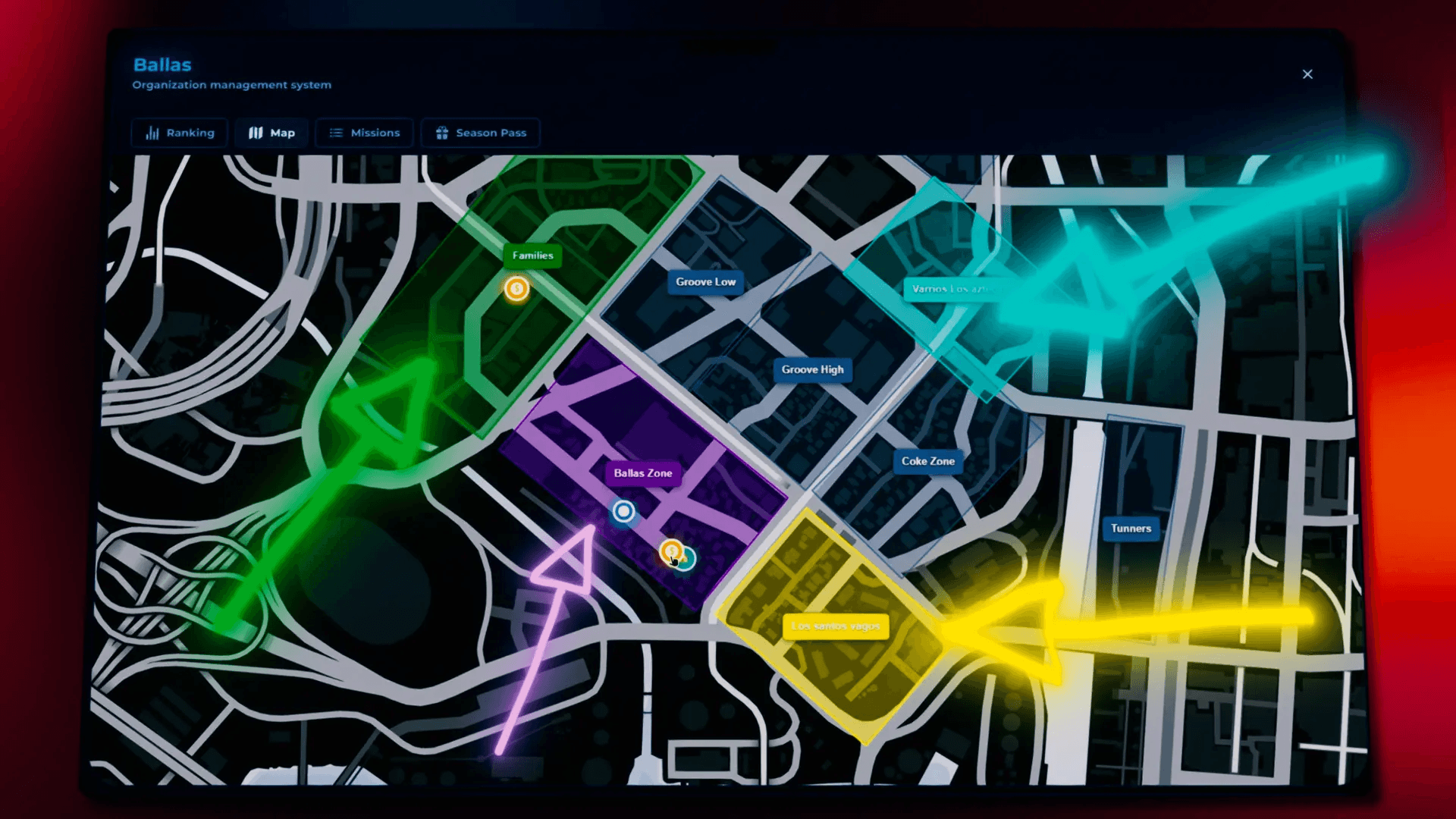Switch to the Ranking tab

pos(179,133)
